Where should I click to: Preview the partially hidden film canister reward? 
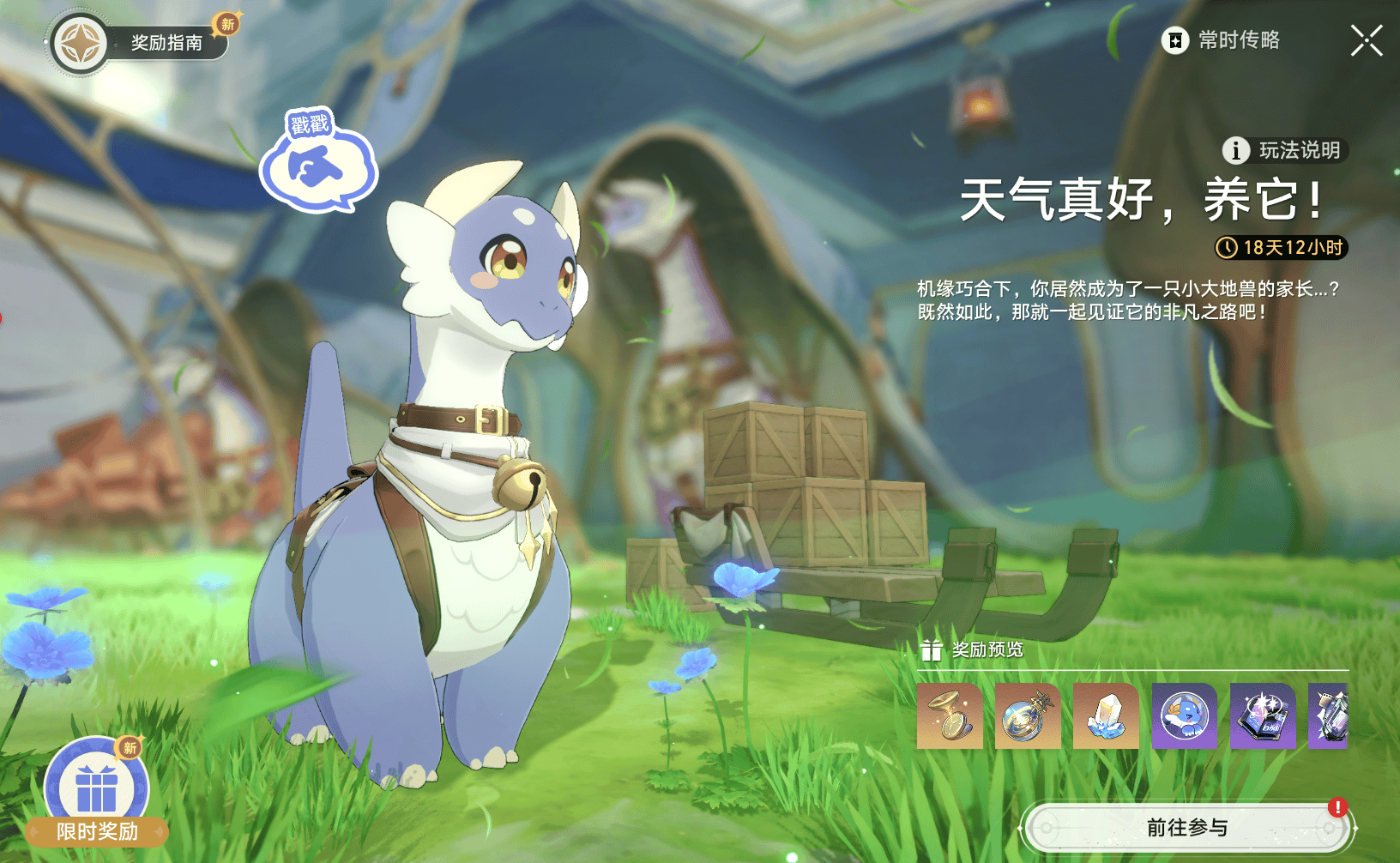(1331, 716)
